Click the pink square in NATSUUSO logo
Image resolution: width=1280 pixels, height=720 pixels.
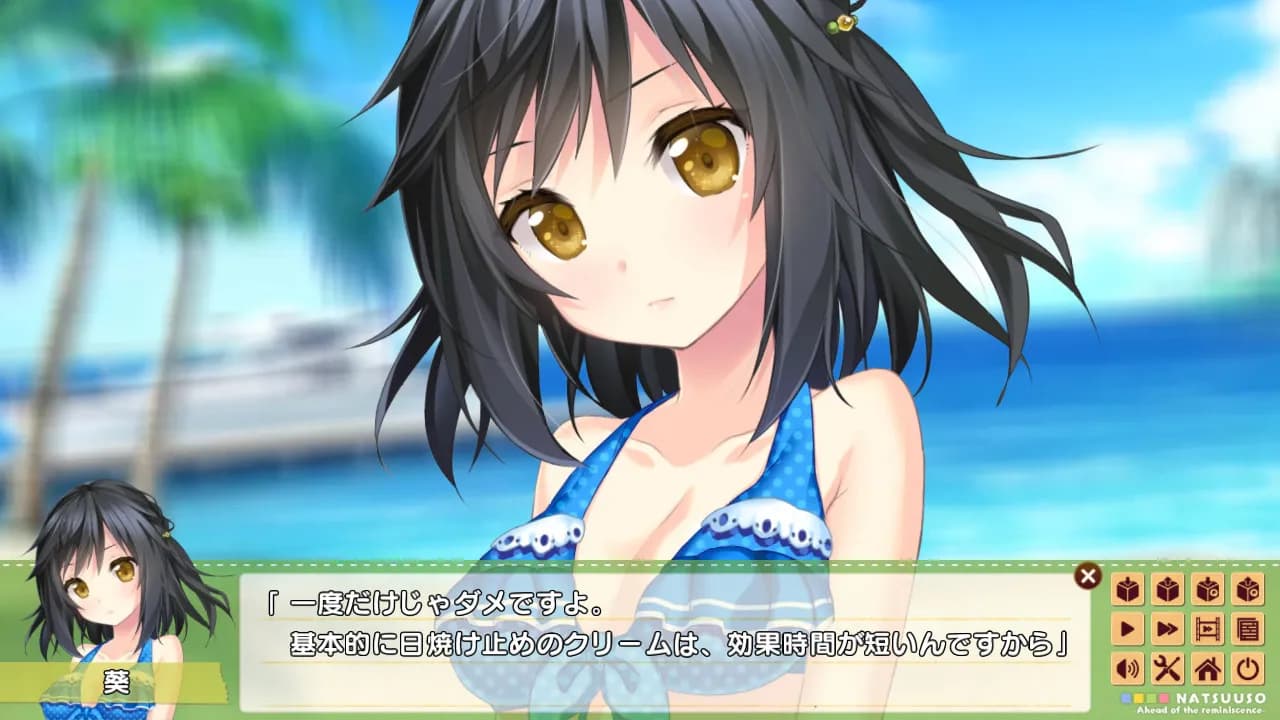(1164, 698)
